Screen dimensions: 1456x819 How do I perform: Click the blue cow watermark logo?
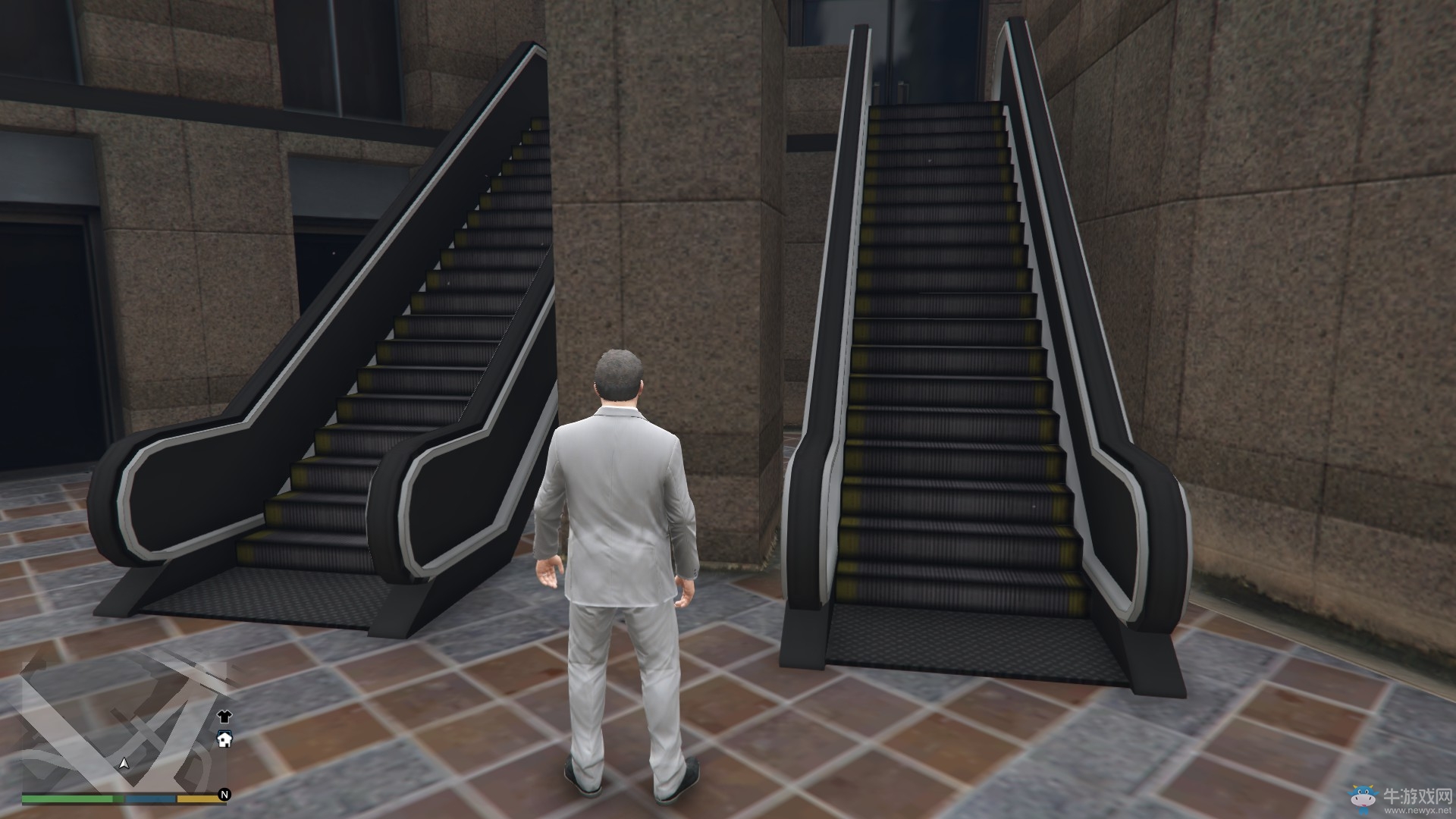tap(1363, 798)
